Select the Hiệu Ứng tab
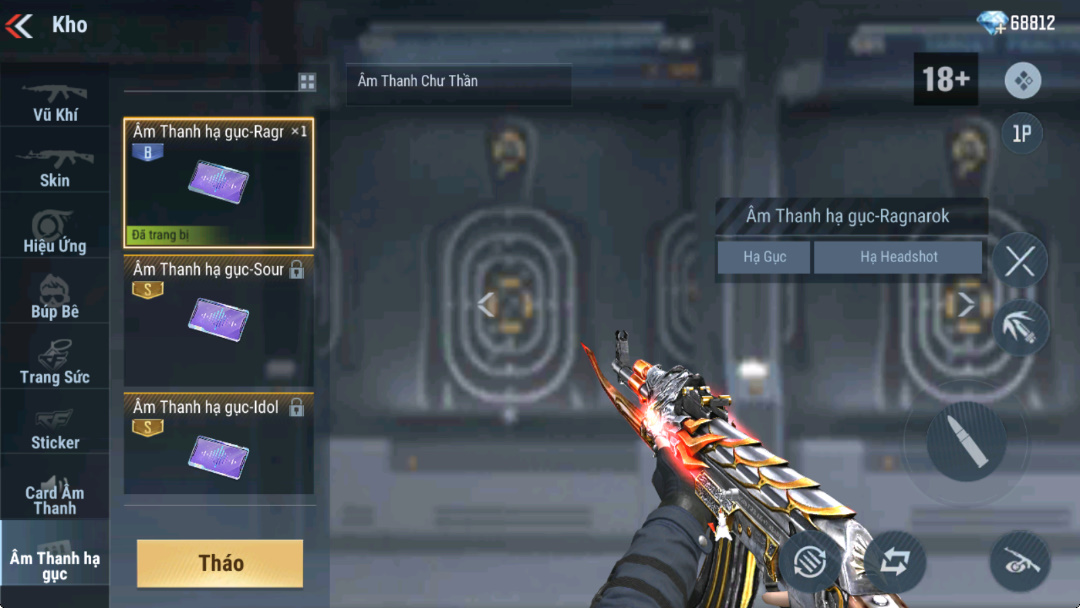This screenshot has width=1080, height=608. click(x=55, y=232)
